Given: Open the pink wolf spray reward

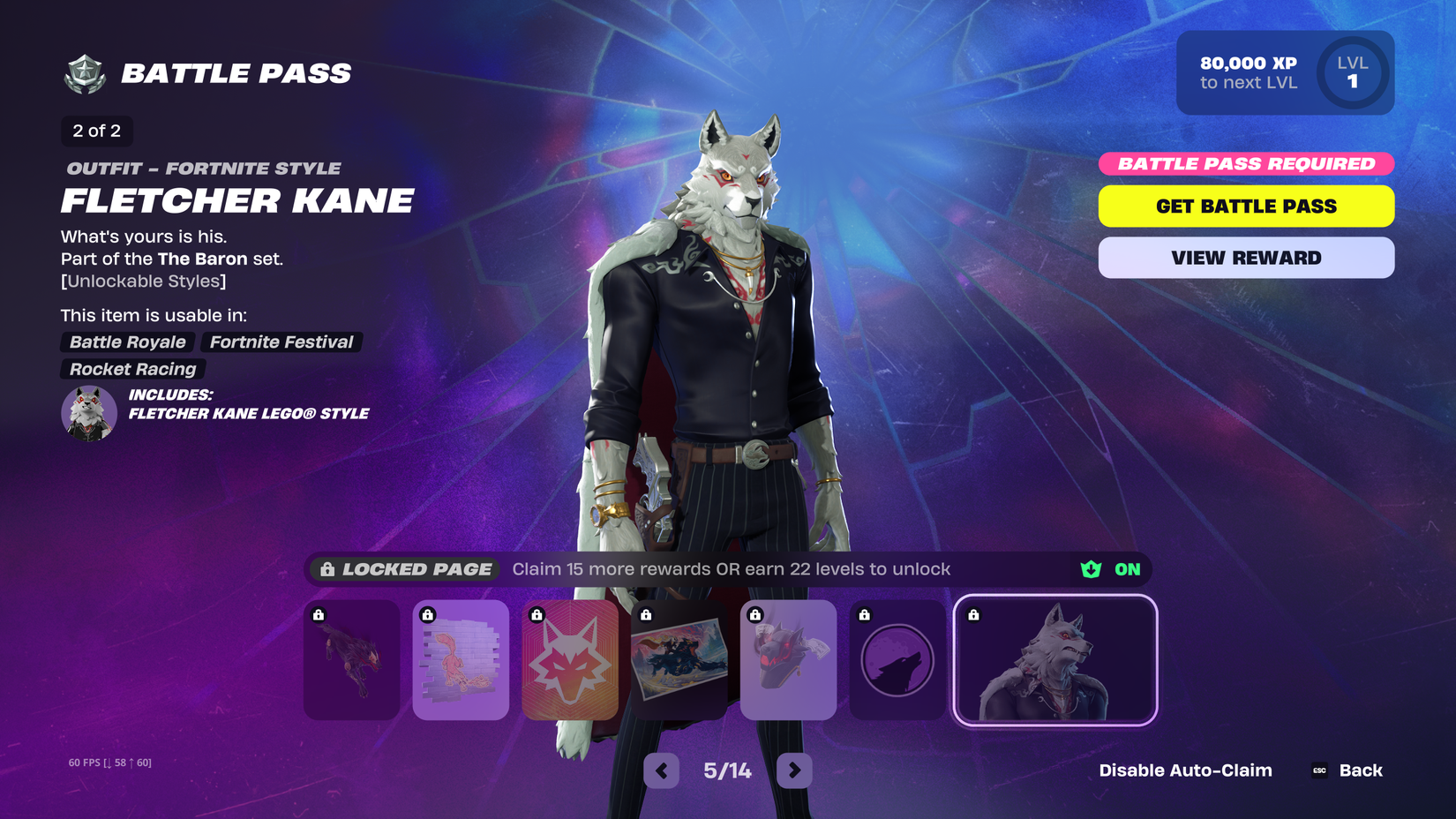Looking at the screenshot, I should click(461, 660).
